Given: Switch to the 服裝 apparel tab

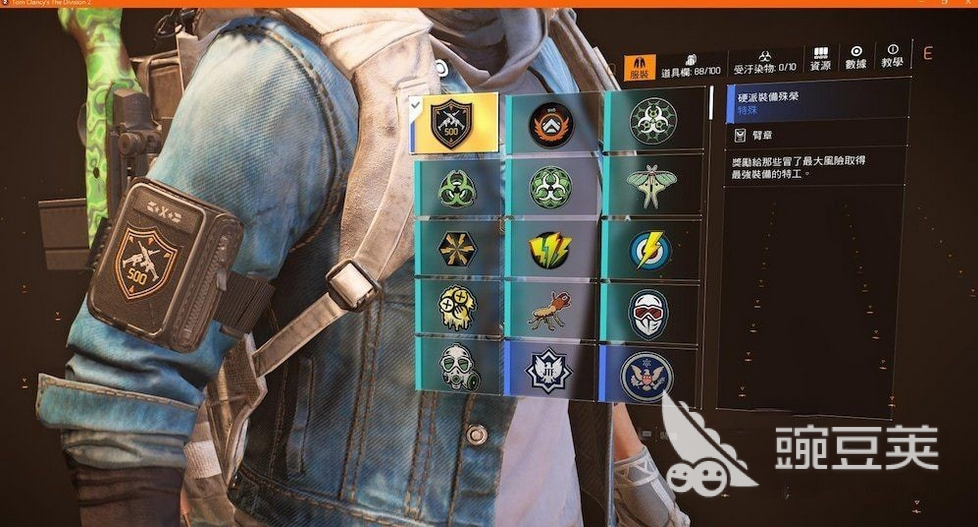Looking at the screenshot, I should 640,68.
